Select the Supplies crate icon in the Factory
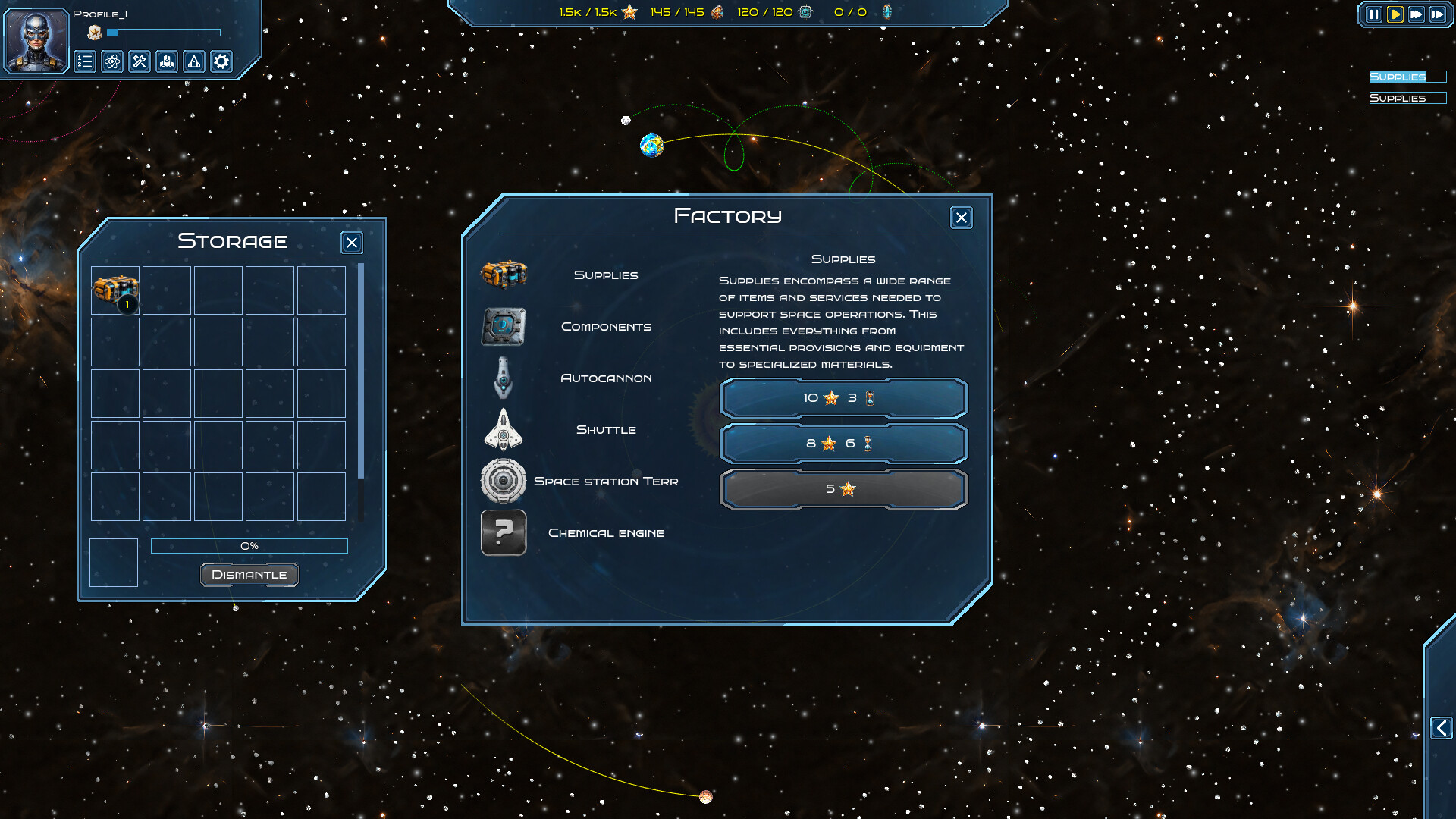 coord(504,275)
